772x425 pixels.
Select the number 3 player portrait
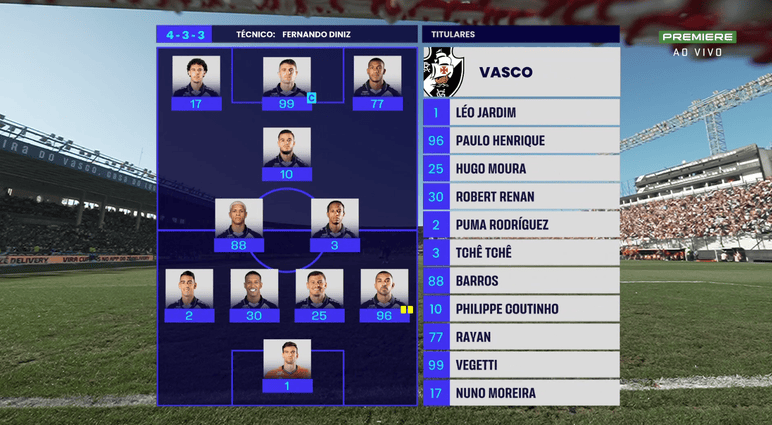coord(335,219)
